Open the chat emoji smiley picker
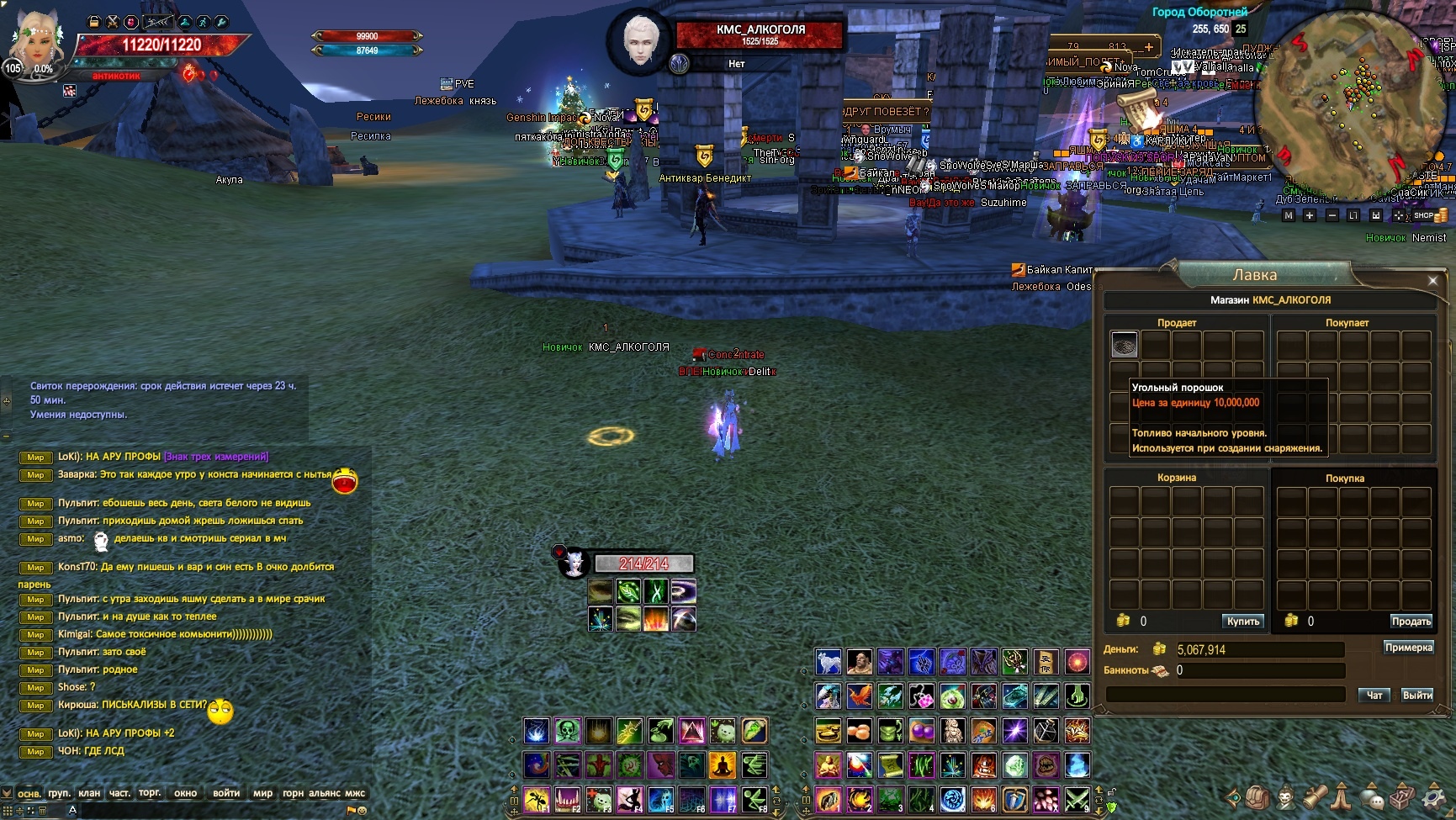 (x=362, y=811)
